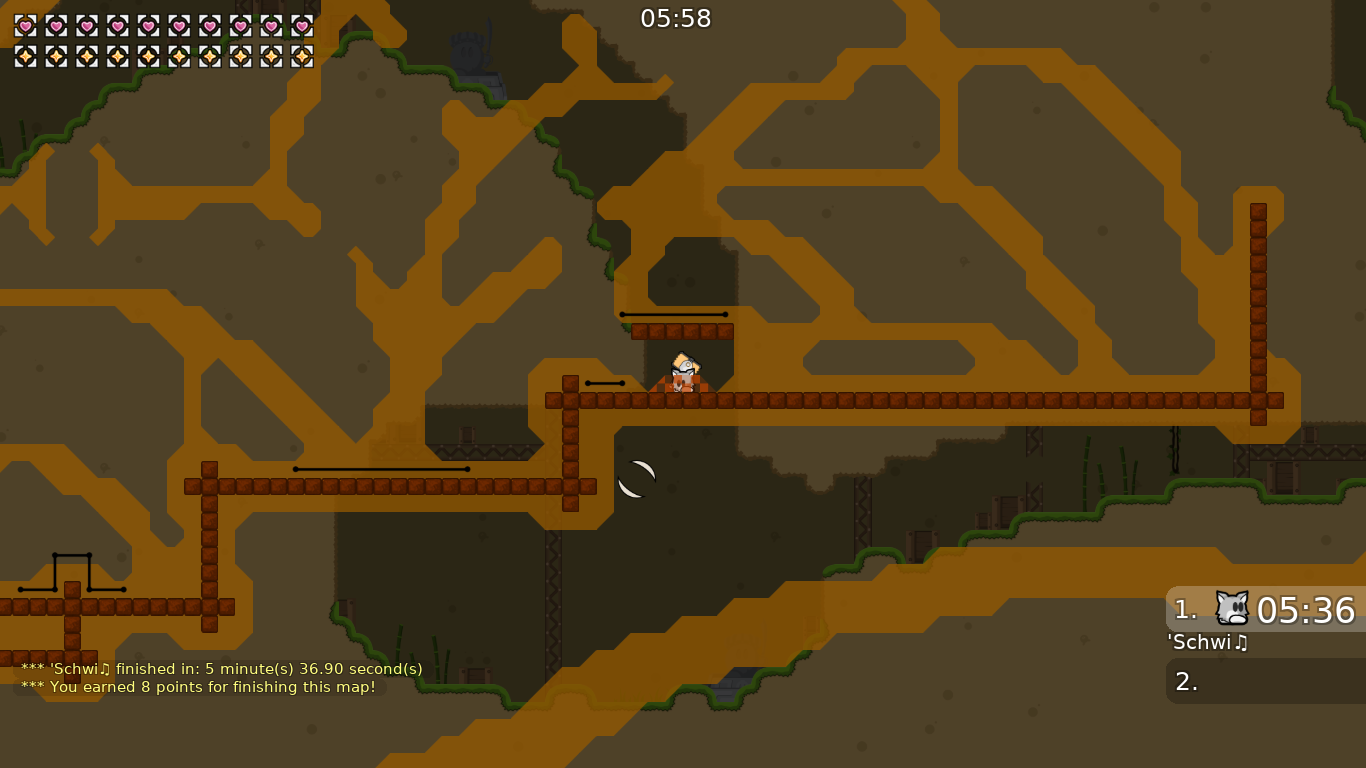Click the player tee character standing on the platform

(x=681, y=372)
